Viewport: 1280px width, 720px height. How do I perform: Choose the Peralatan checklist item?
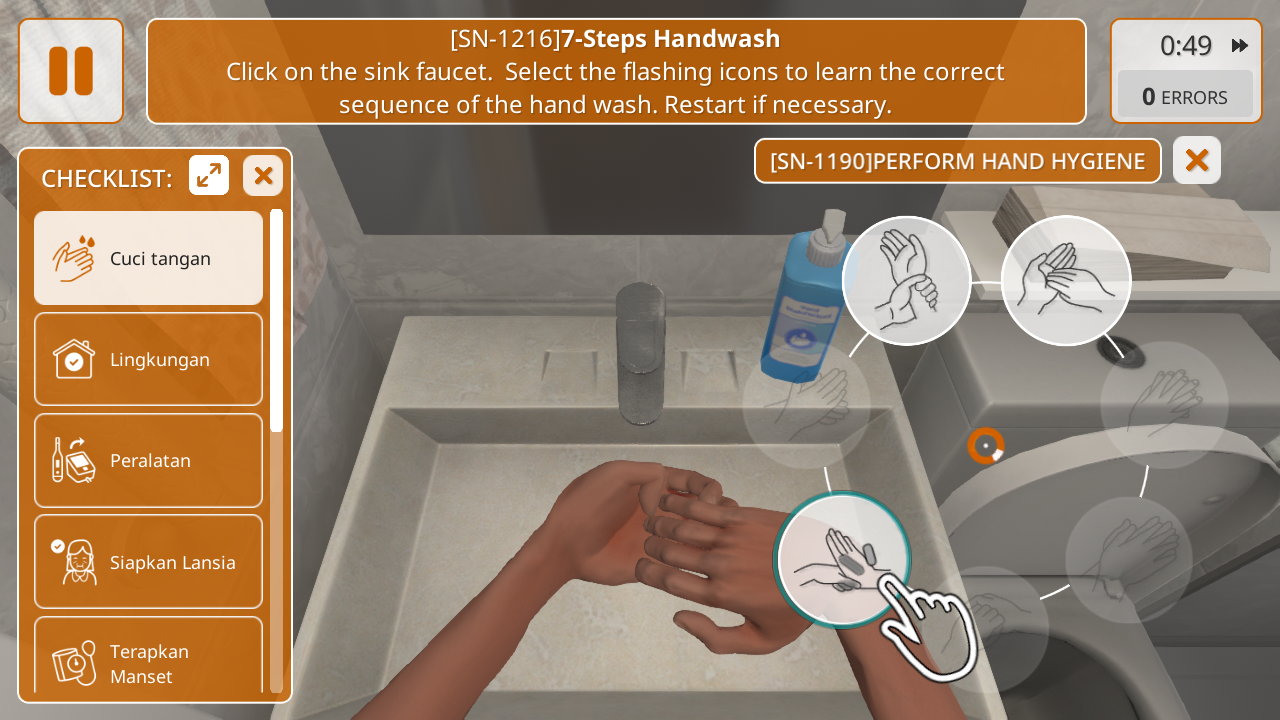[x=149, y=460]
